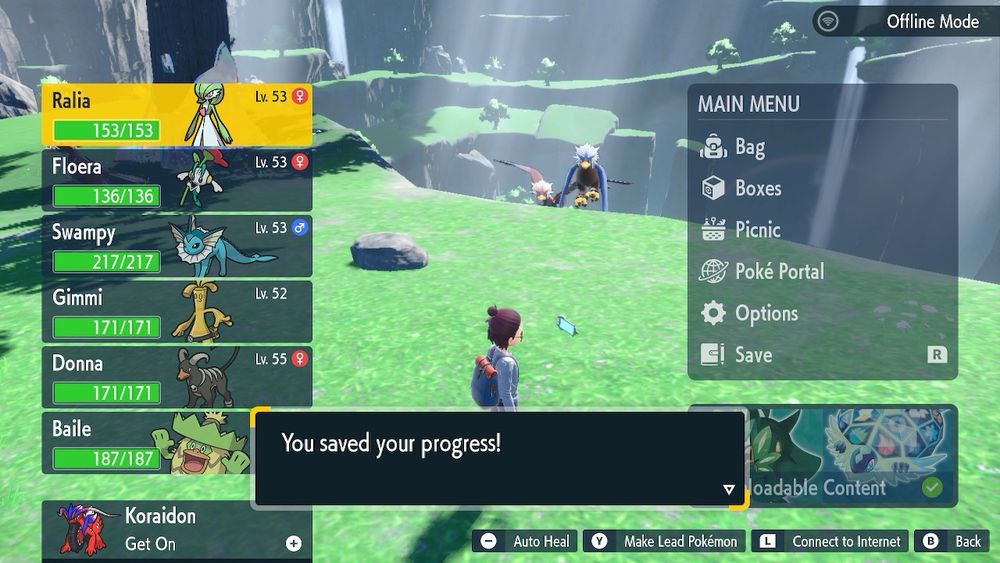This screenshot has height=563, width=1000.
Task: Select Save in the main menu
Action: point(753,354)
